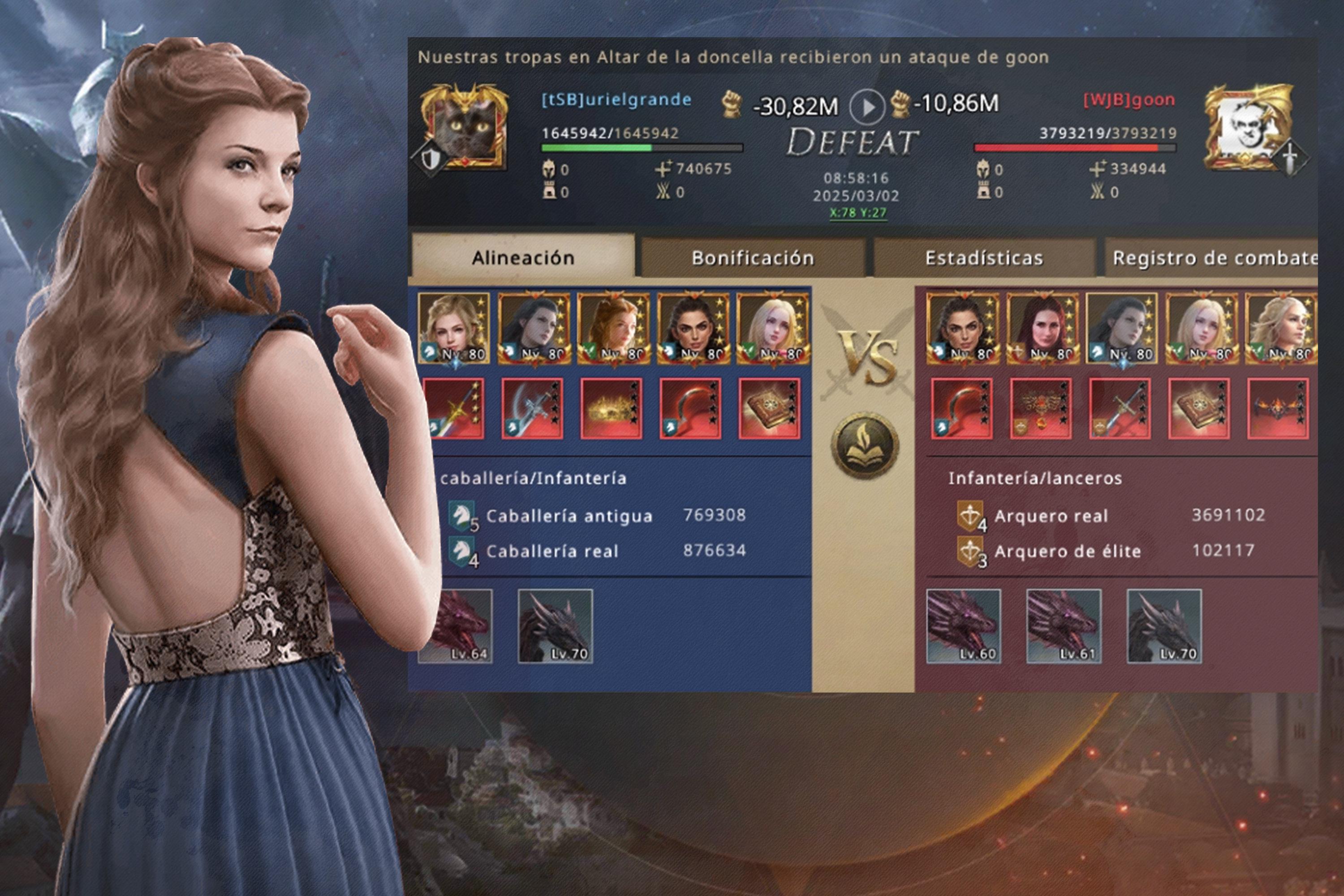The height and width of the screenshot is (896, 1344).
Task: Select defender's Lv.70 black dragon
Action: 555,626
